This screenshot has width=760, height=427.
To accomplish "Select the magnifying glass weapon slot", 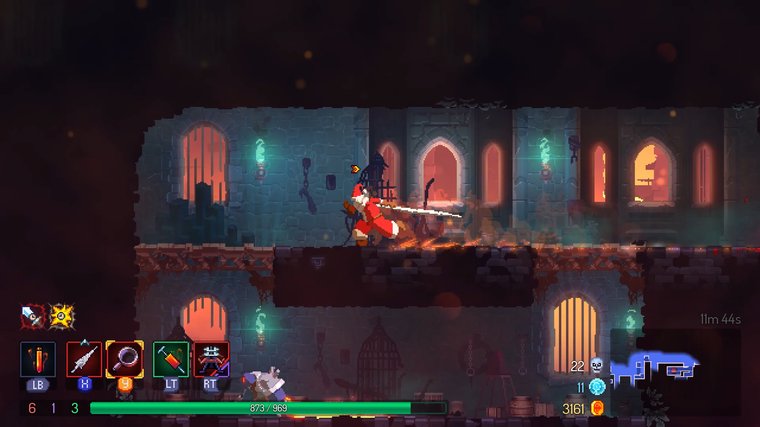I will [125, 358].
